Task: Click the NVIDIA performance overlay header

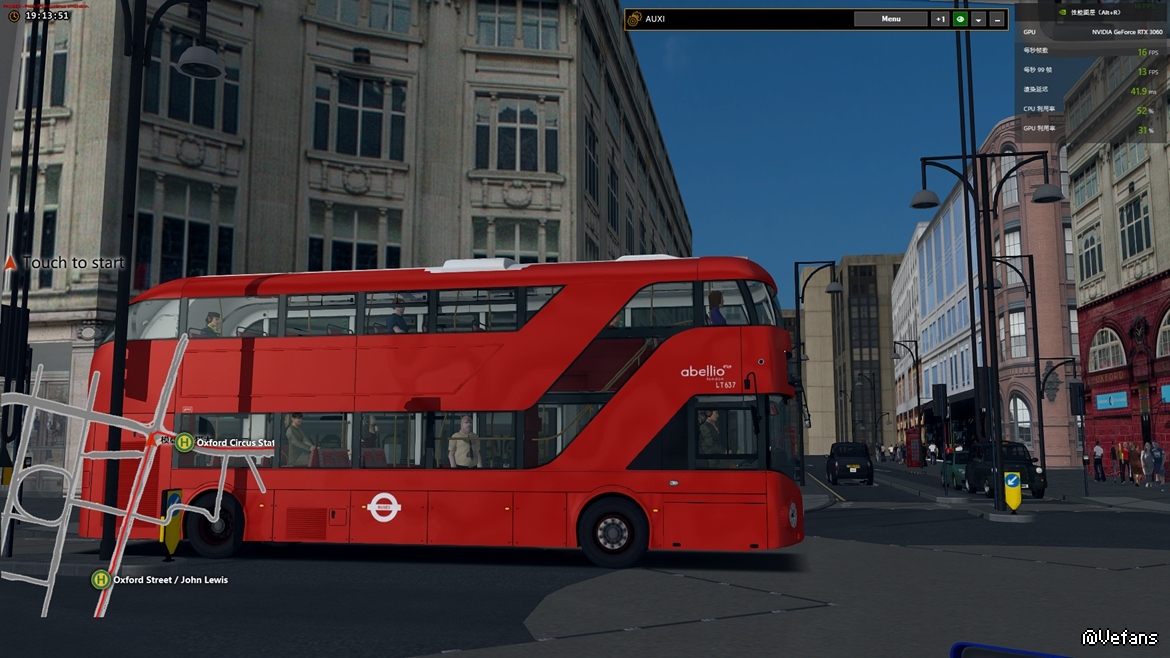Action: coord(1095,12)
